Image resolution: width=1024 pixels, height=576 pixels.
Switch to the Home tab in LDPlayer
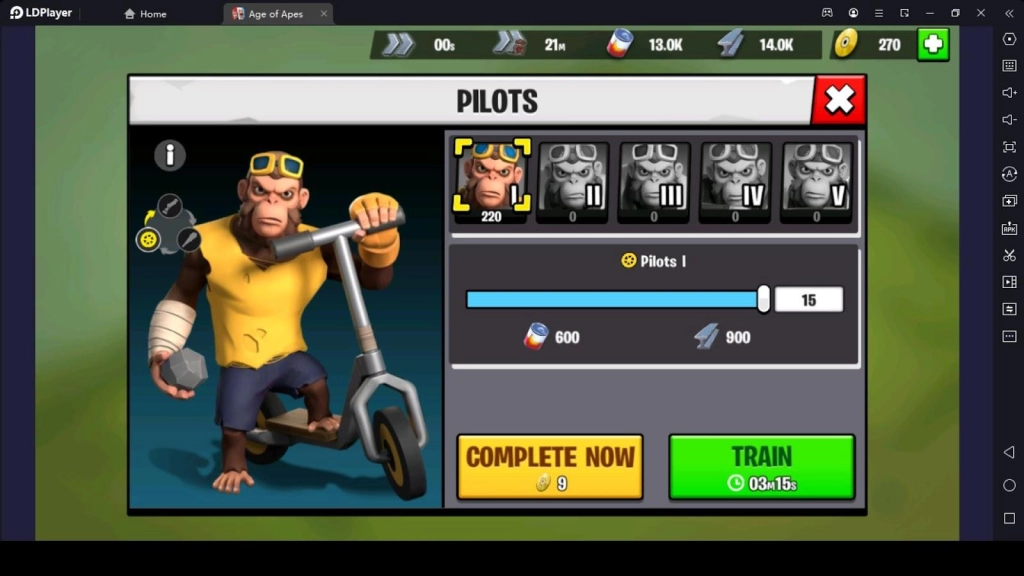145,14
